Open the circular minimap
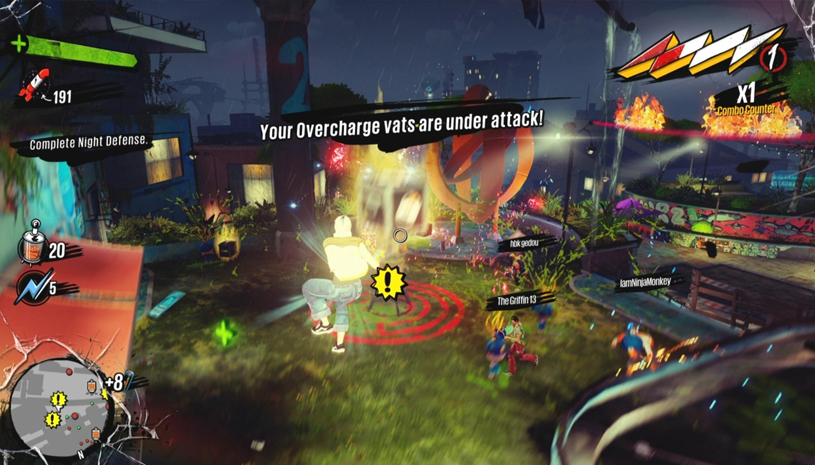 (62, 400)
